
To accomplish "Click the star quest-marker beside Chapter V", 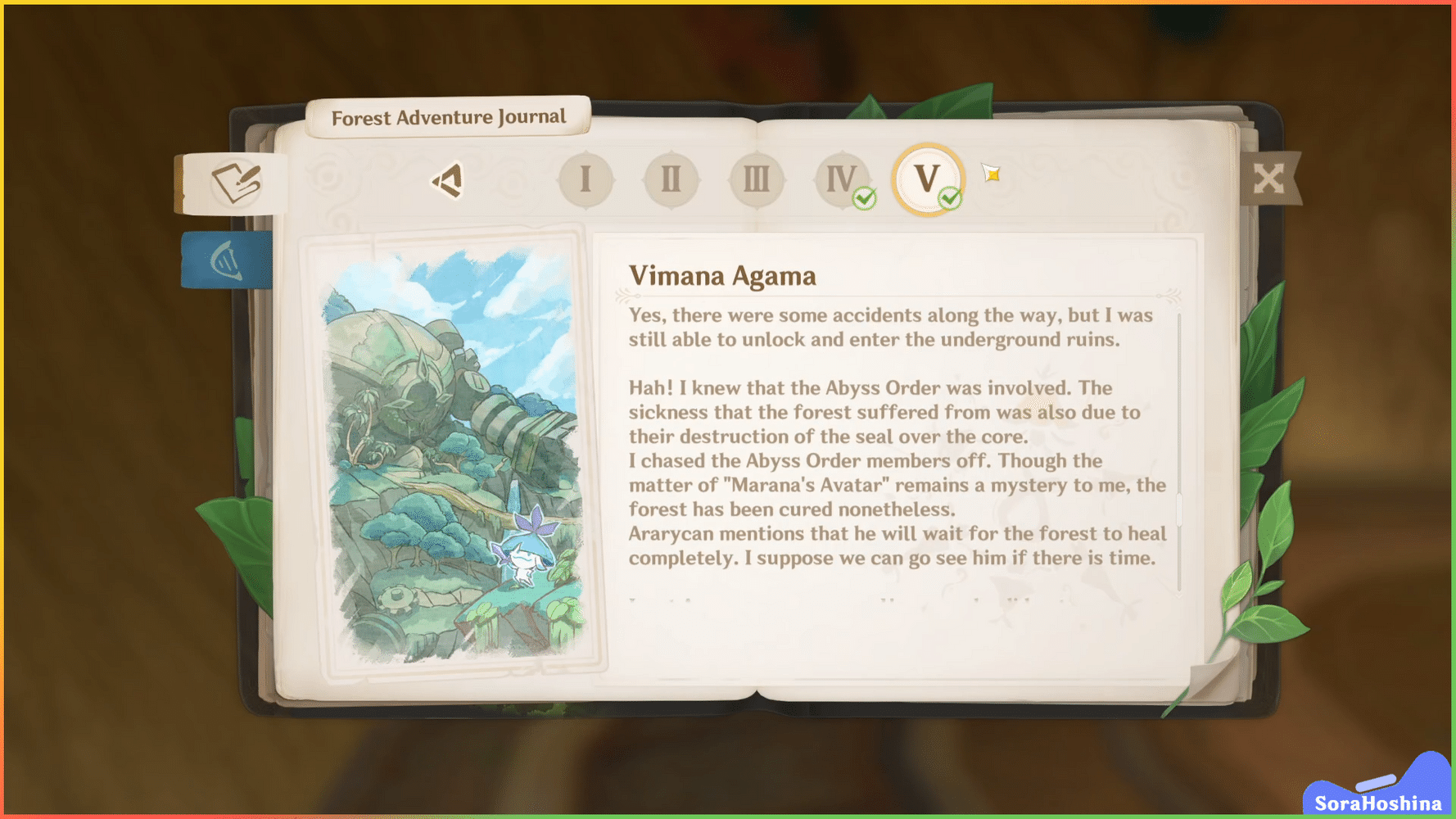I will tap(989, 173).
